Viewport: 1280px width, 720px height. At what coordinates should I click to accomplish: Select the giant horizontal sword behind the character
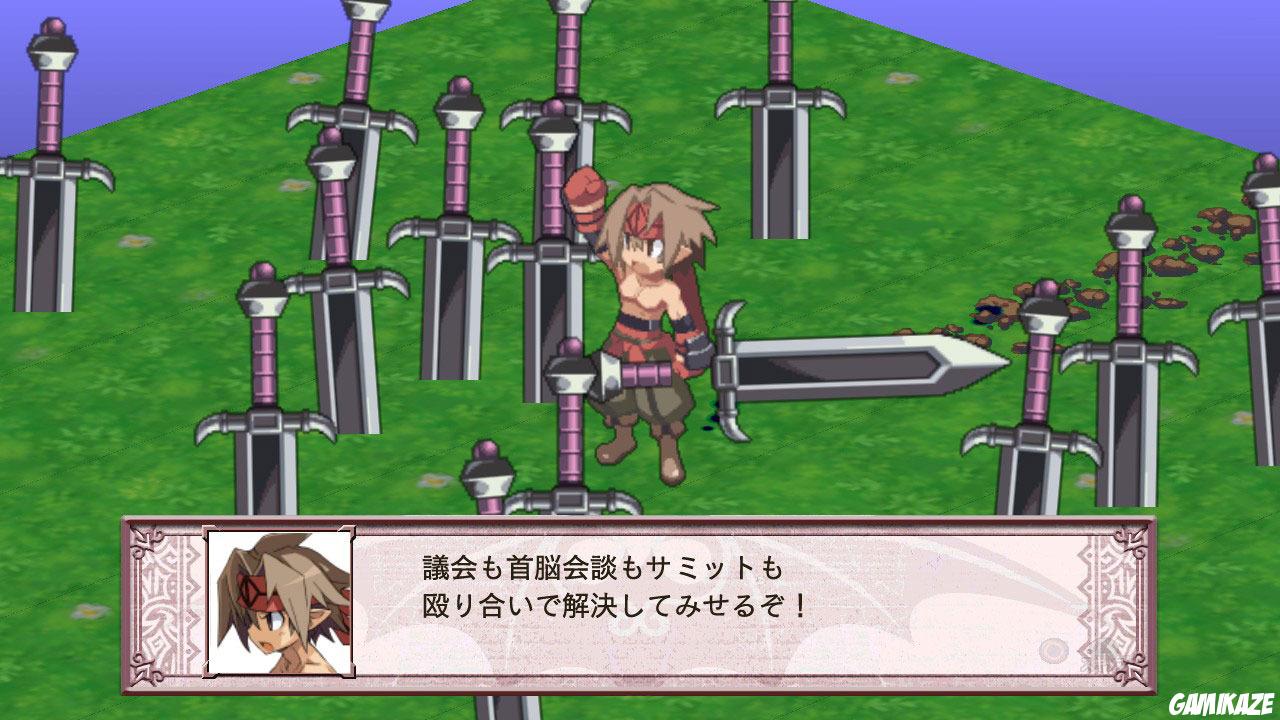tap(860, 370)
